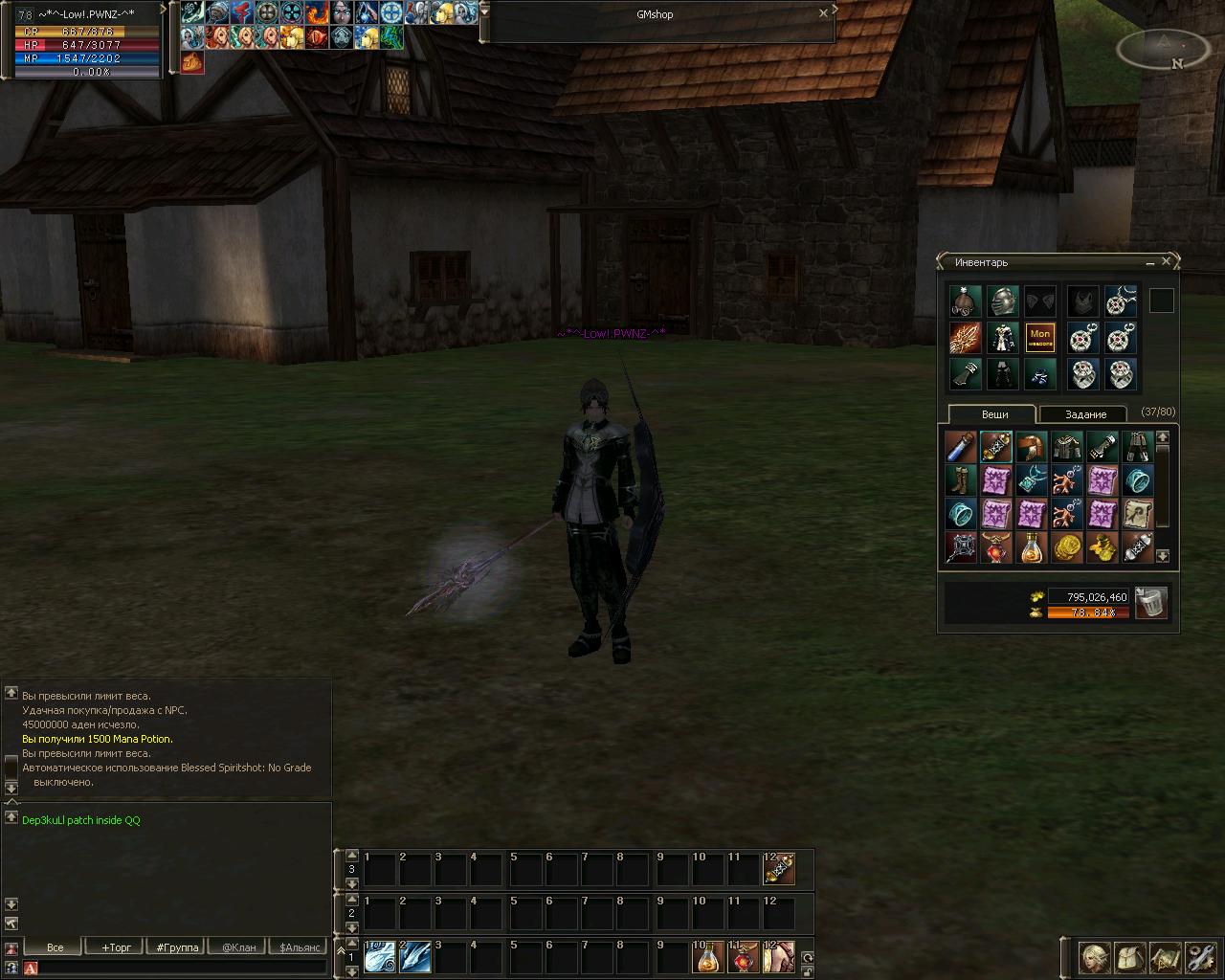Use the orange potion in hotbar slot 10

tap(708, 956)
